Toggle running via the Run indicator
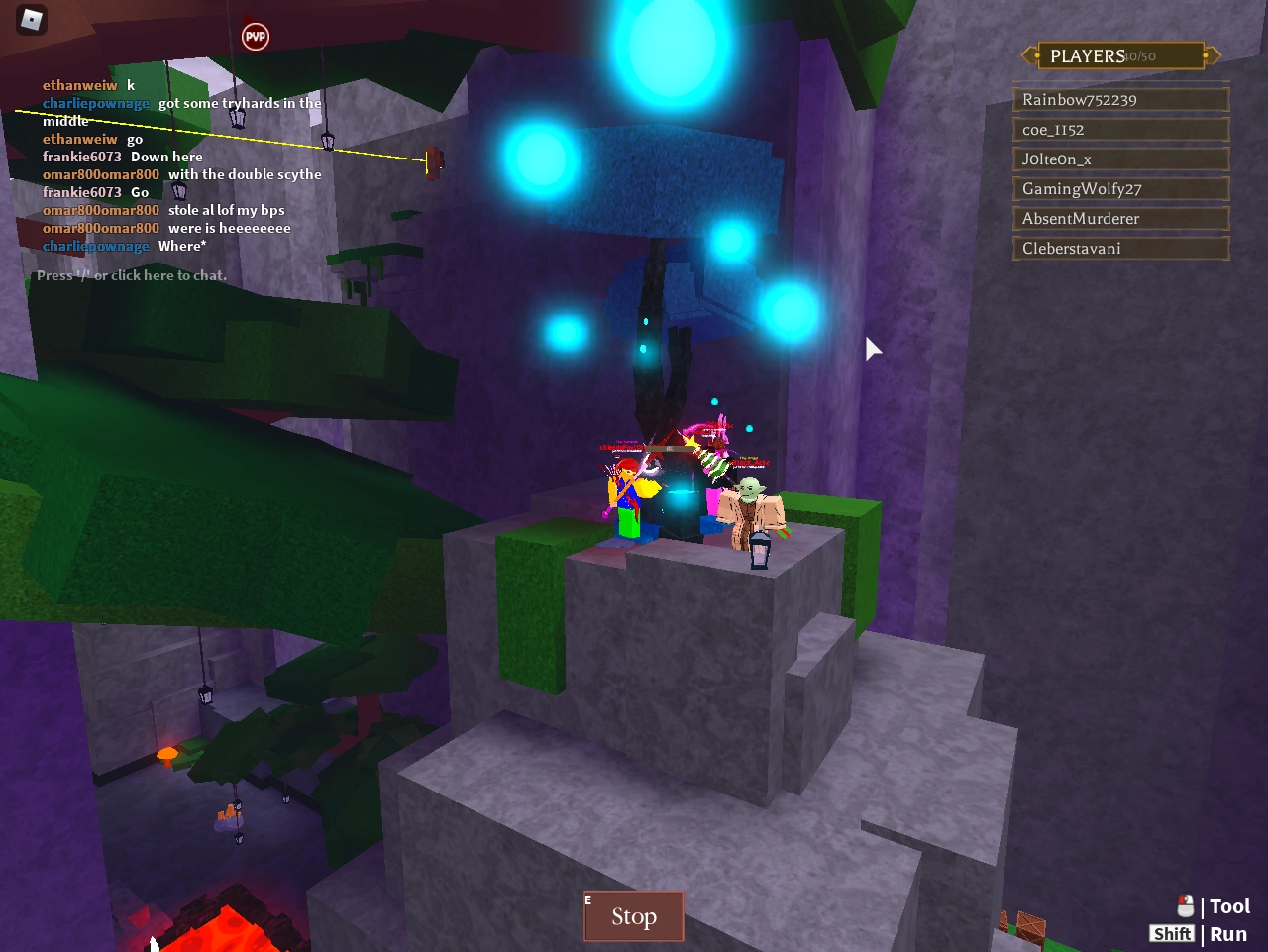This screenshot has height=952, width=1268. click(1228, 933)
